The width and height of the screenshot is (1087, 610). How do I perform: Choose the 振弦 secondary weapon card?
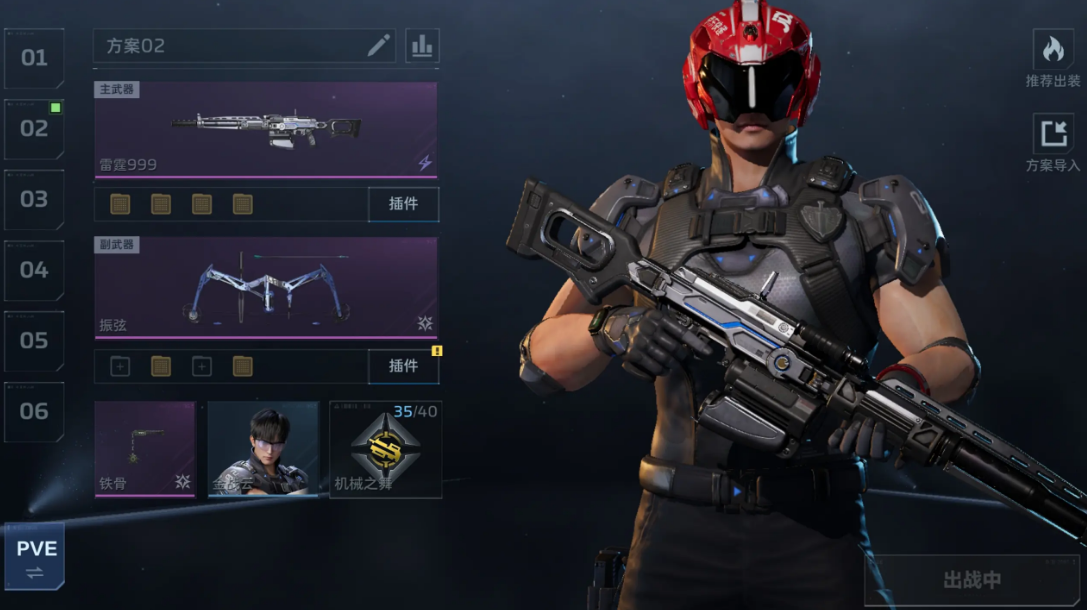[266, 288]
